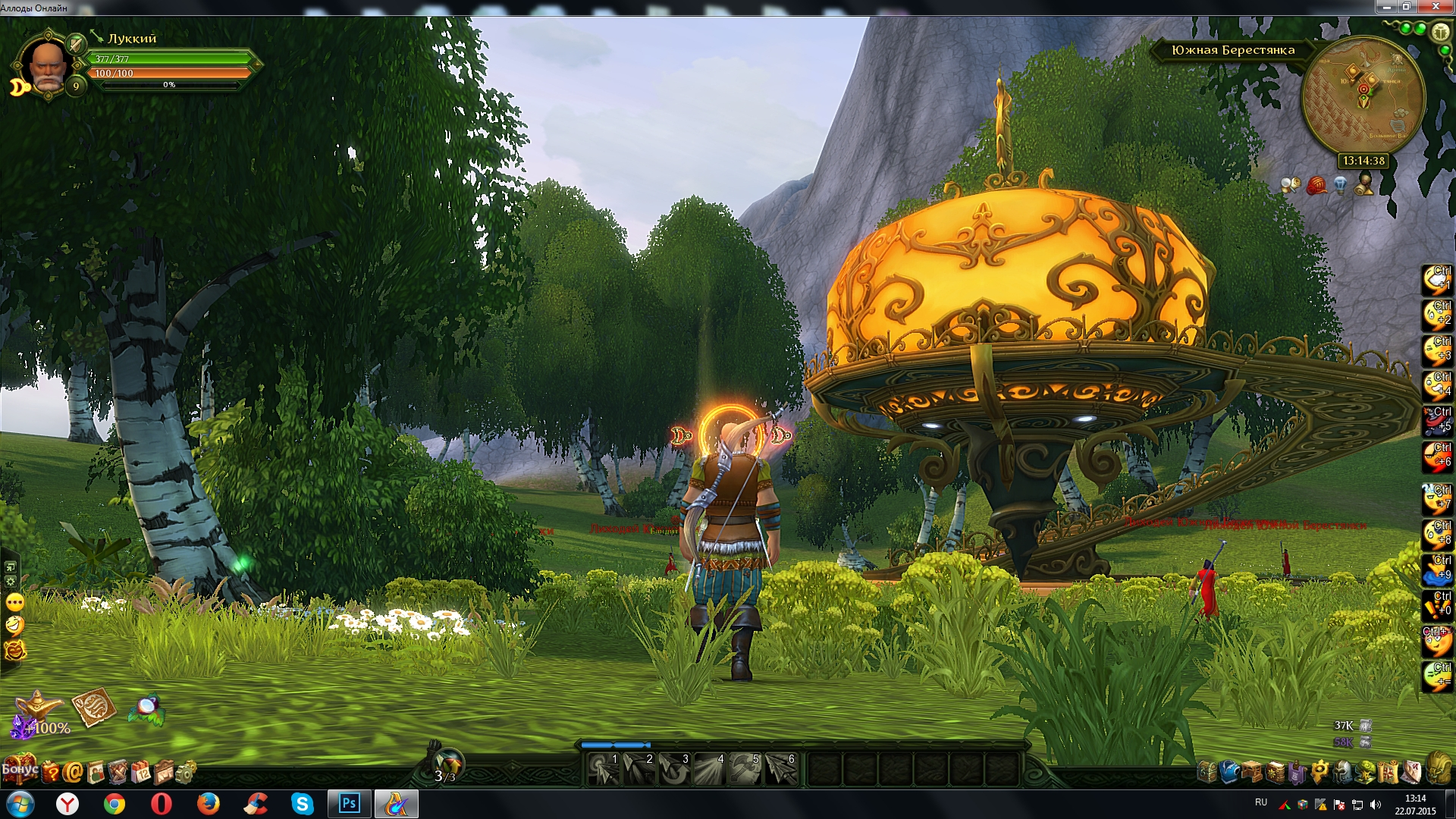Open the red yarn ball icon

1316,184
